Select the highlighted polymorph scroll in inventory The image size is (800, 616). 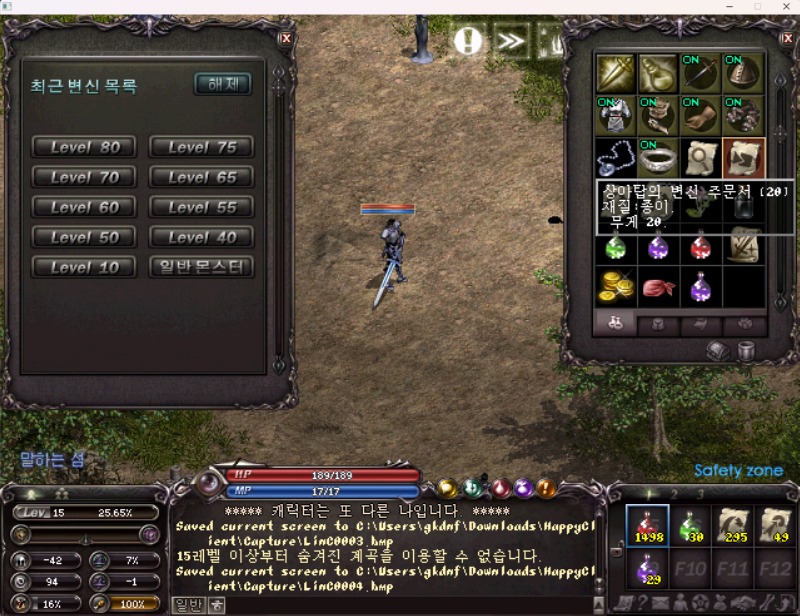pyautogui.click(x=743, y=158)
